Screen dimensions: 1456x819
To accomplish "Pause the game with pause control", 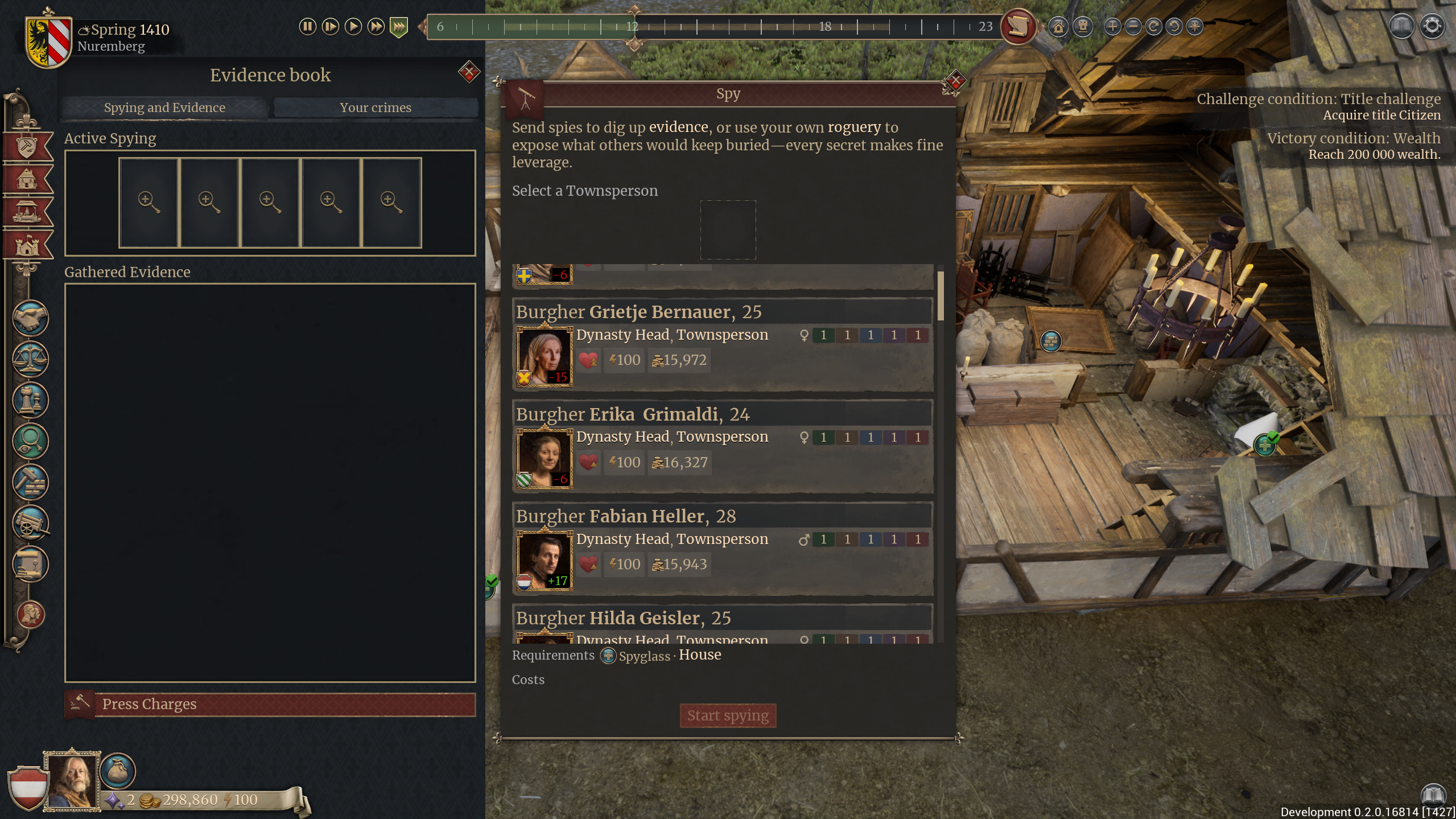I will pyautogui.click(x=308, y=26).
